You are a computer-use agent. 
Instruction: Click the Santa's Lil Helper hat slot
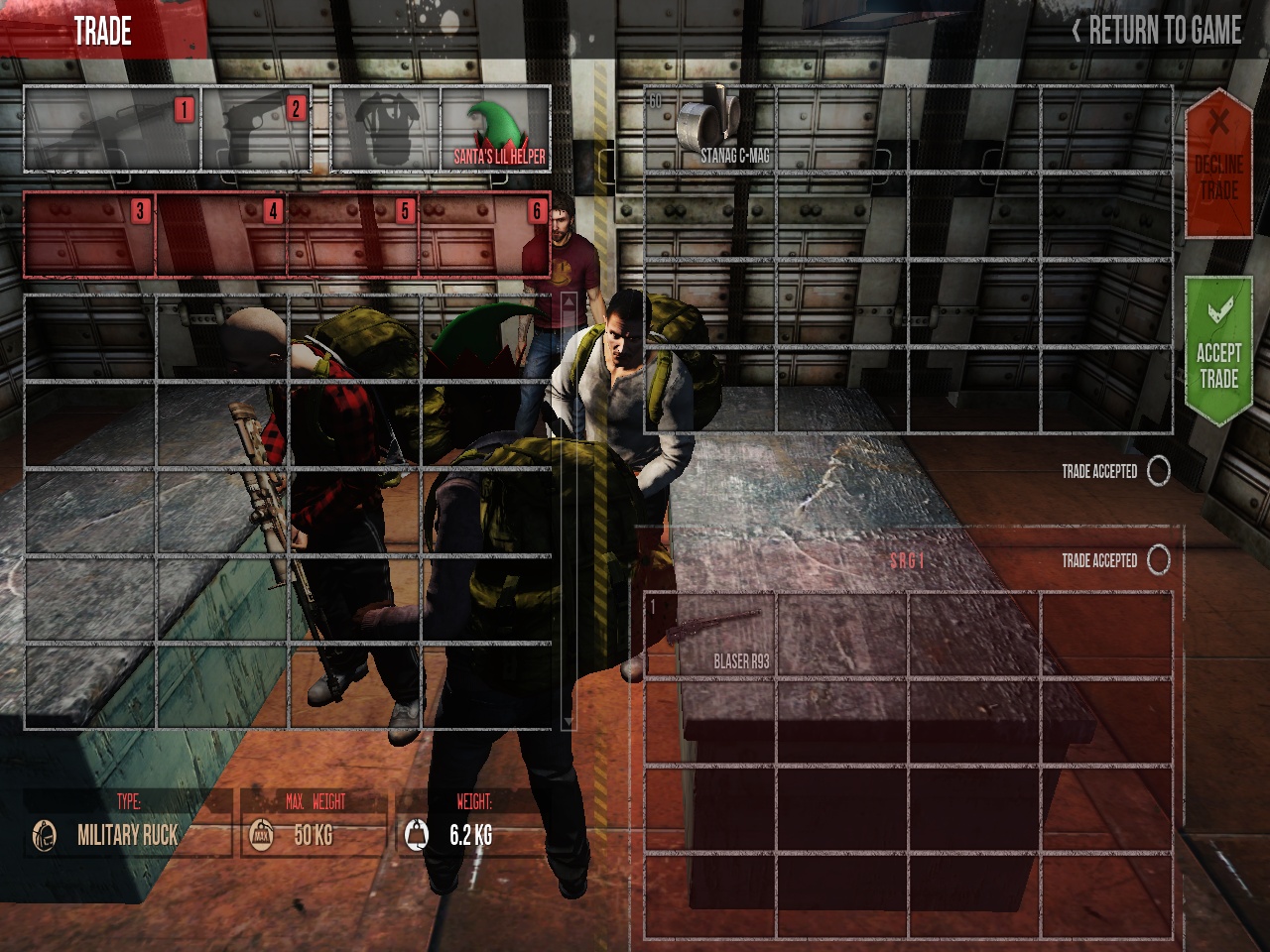[495, 129]
